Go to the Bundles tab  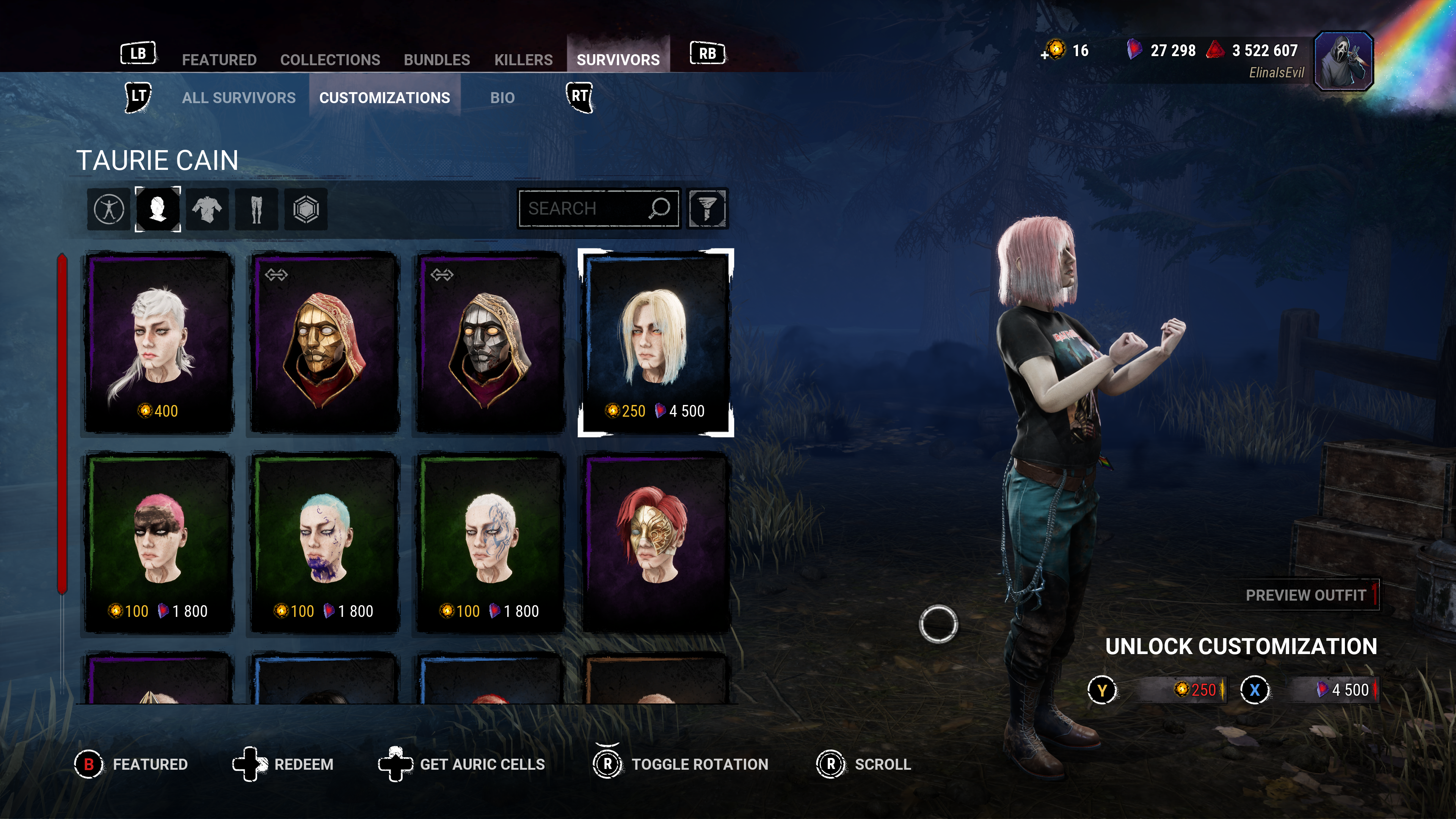[436, 60]
